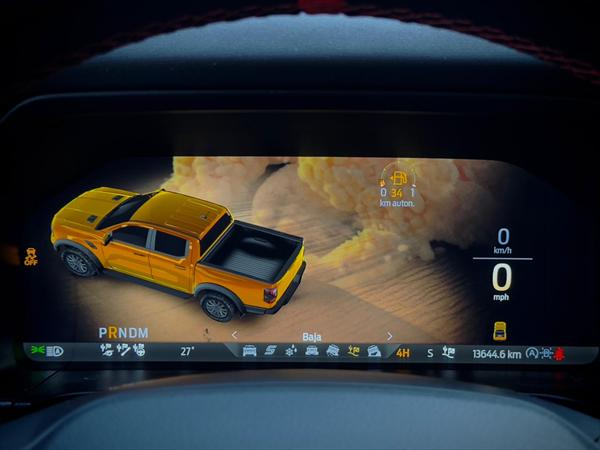The image size is (600, 450).
Task: Choose the front-facing truck normal mode icon
Action: coord(249,351)
